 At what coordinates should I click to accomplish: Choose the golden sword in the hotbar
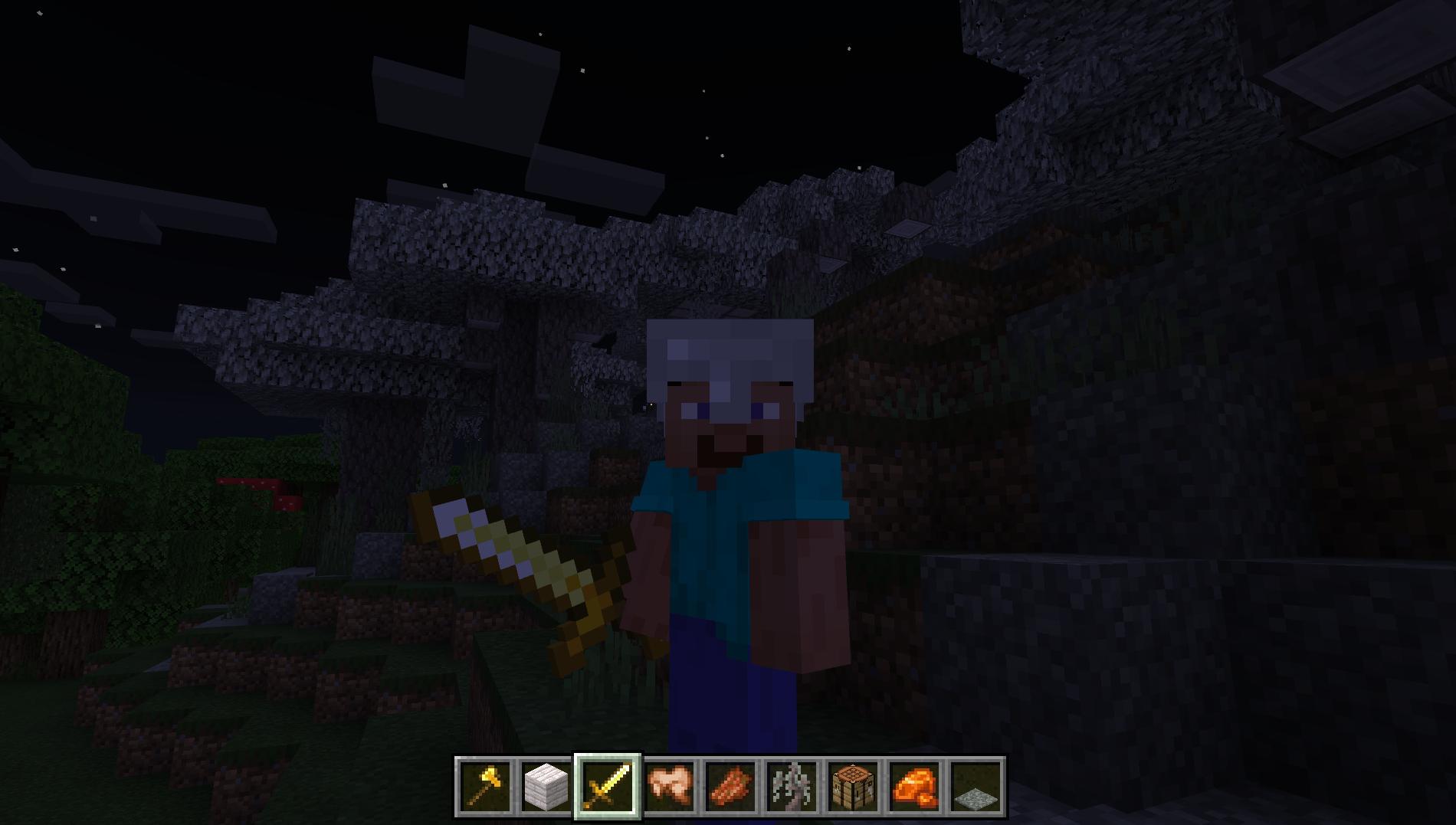608,787
